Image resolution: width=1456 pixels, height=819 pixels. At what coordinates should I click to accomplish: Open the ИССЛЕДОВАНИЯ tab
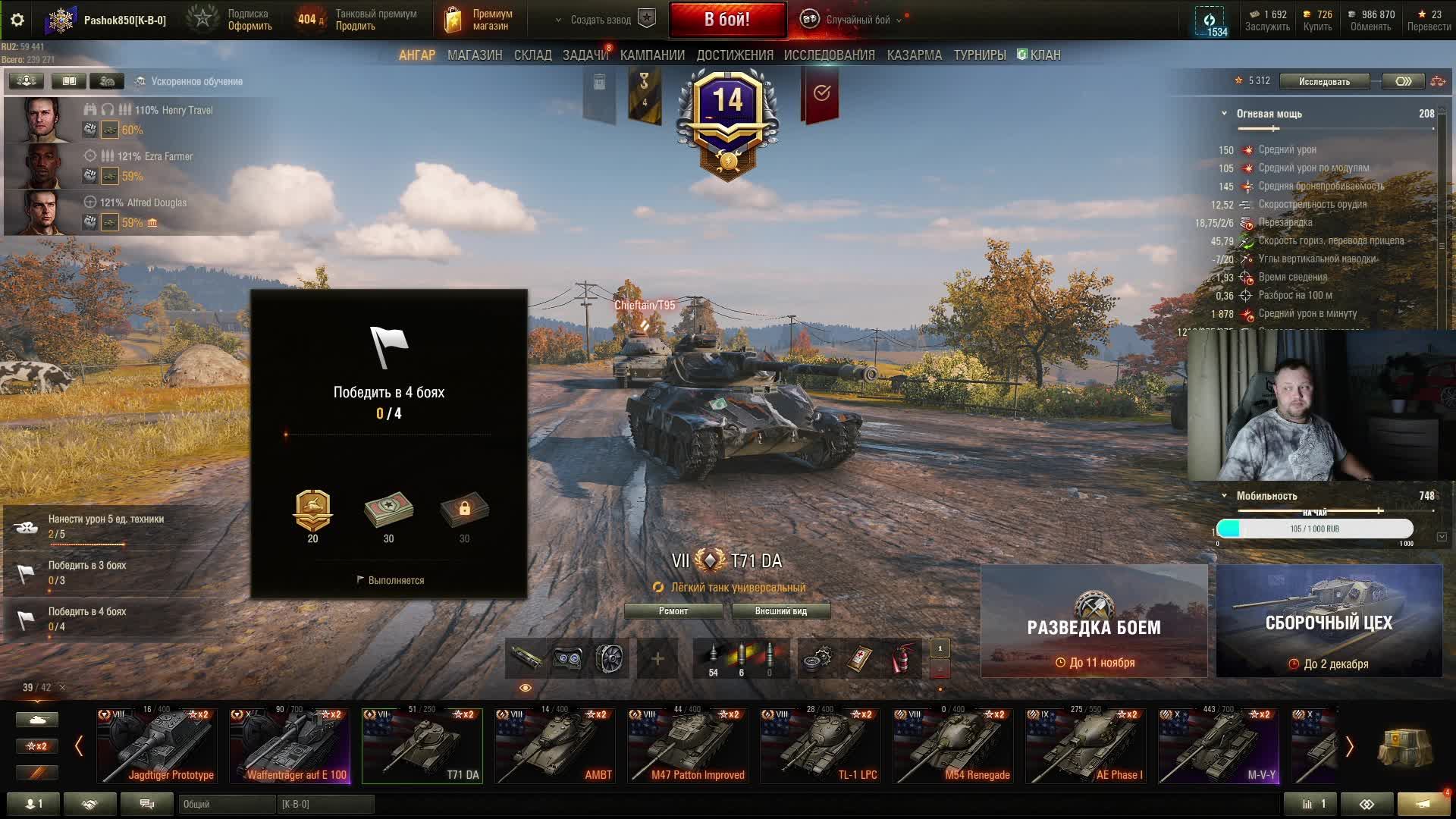(x=829, y=55)
